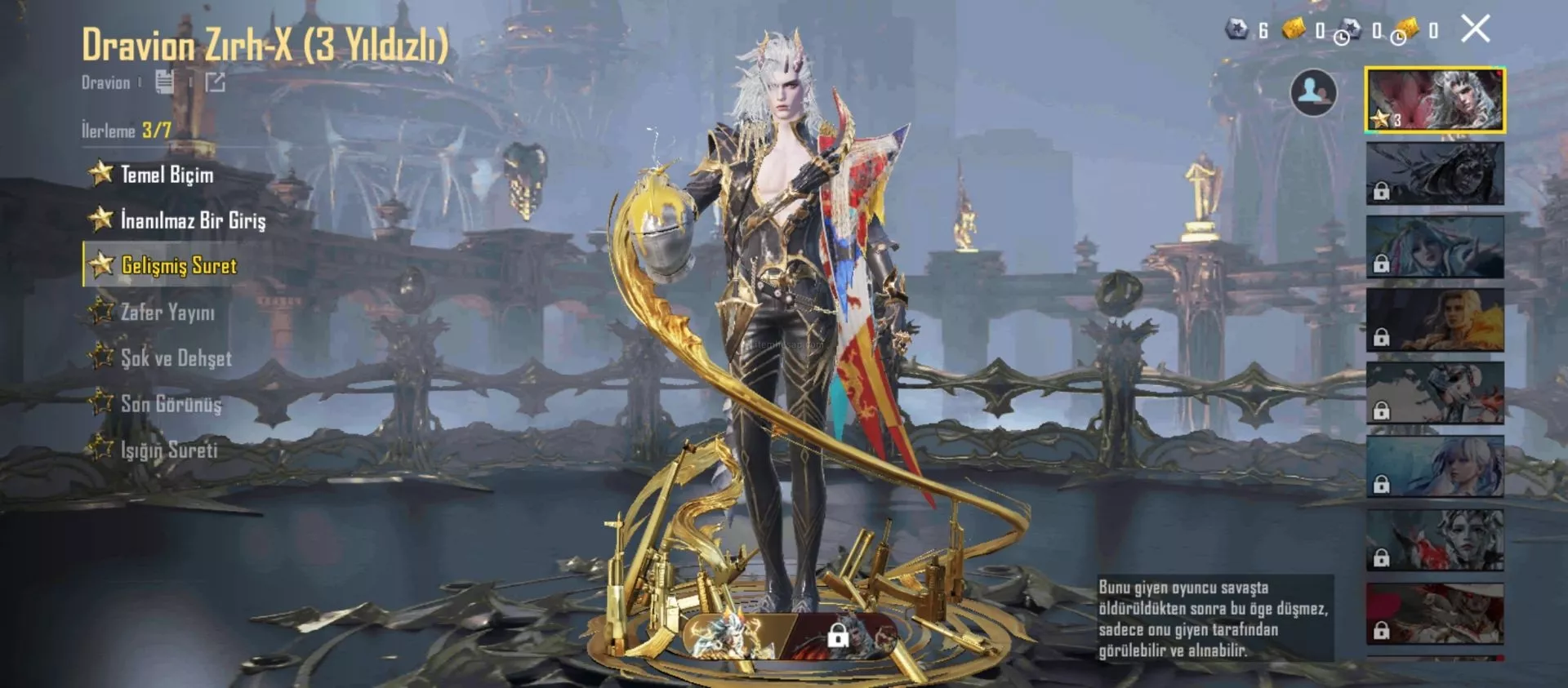The image size is (1568, 688).
Task: Click the silver currency icon showing 6
Action: pos(1237,30)
